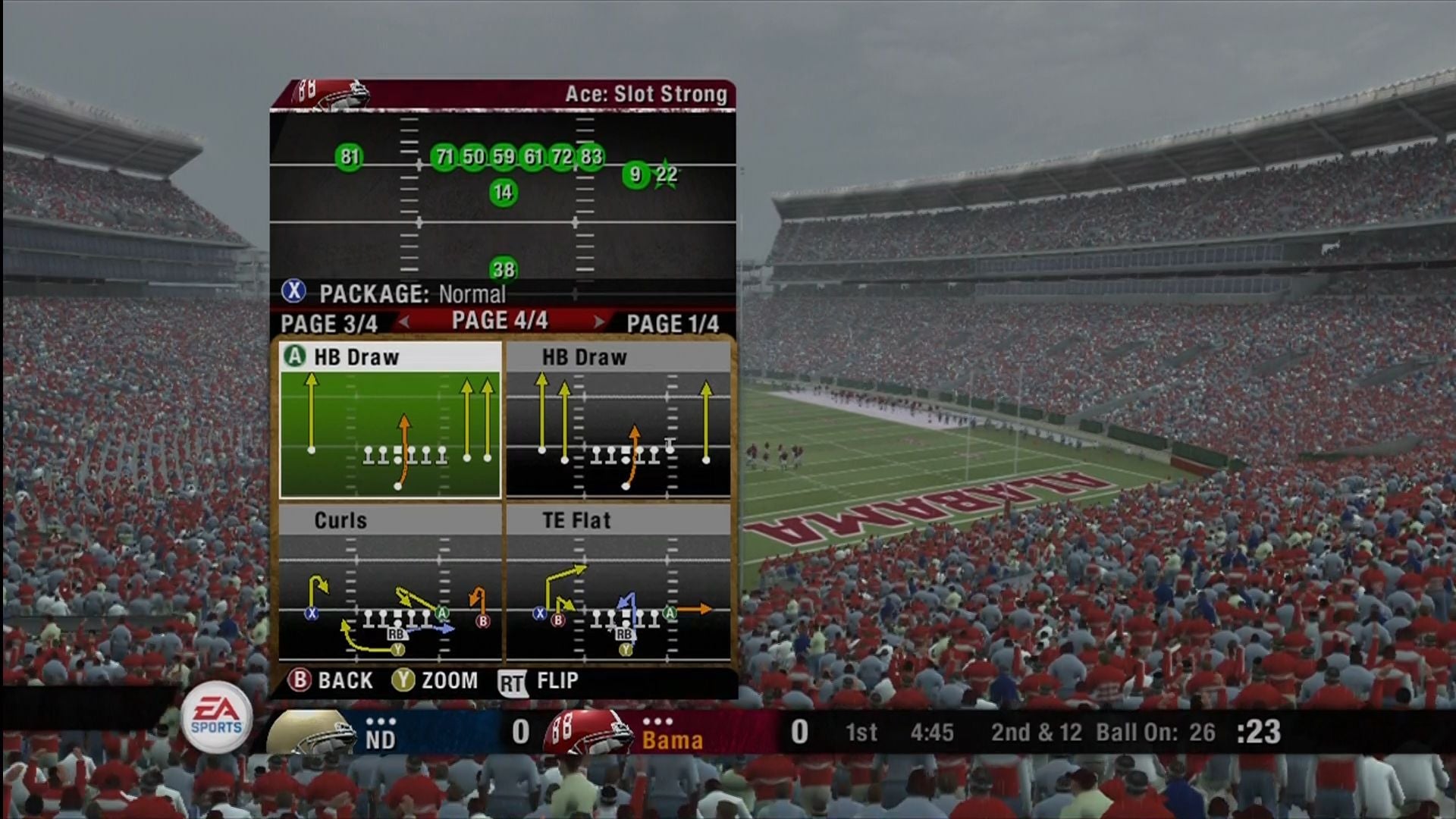This screenshot has width=1456, height=819.
Task: Select the unhighlighted dark HB Draw play
Action: 618,421
